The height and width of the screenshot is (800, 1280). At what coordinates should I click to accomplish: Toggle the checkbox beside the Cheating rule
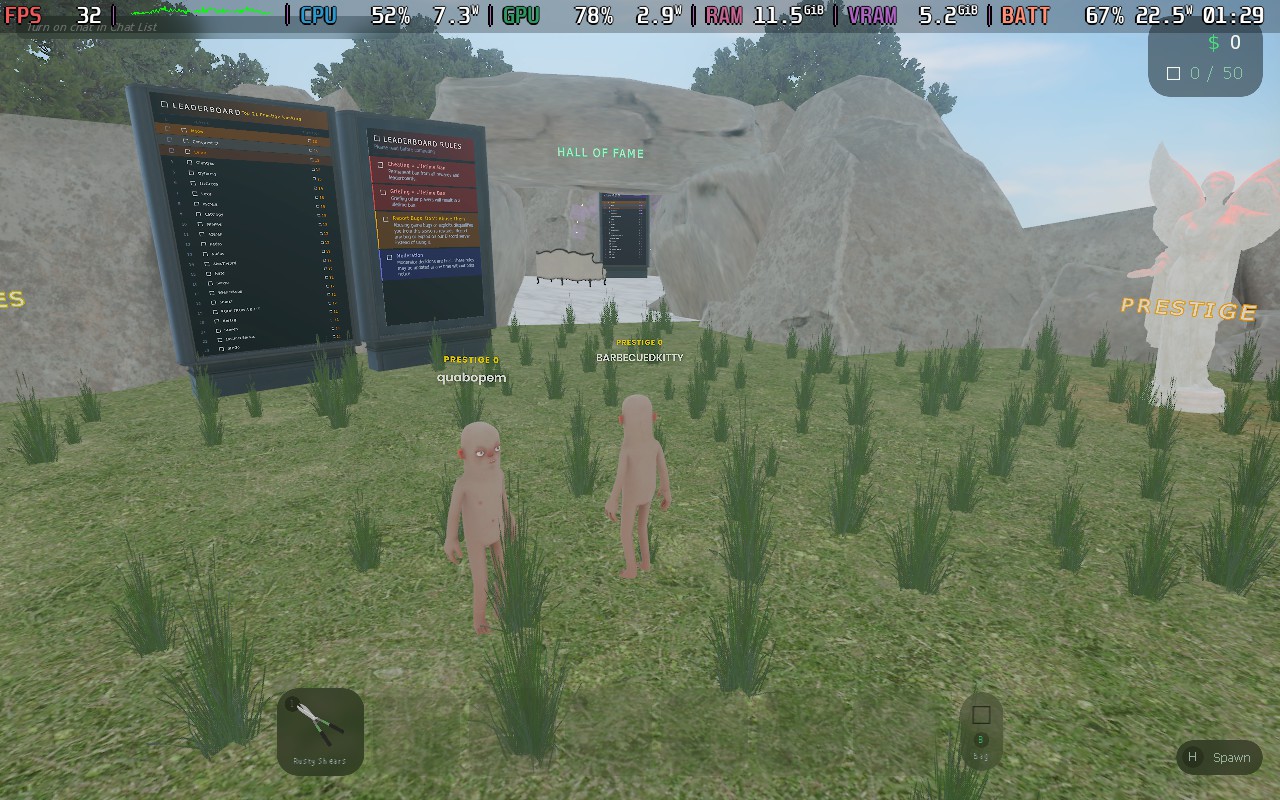(381, 164)
